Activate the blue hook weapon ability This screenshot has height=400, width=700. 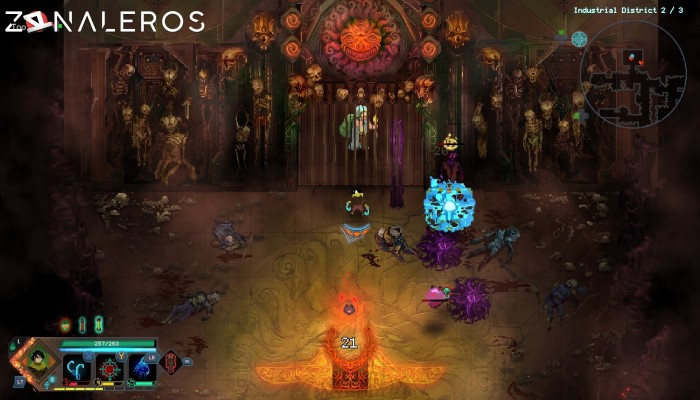click(x=77, y=369)
